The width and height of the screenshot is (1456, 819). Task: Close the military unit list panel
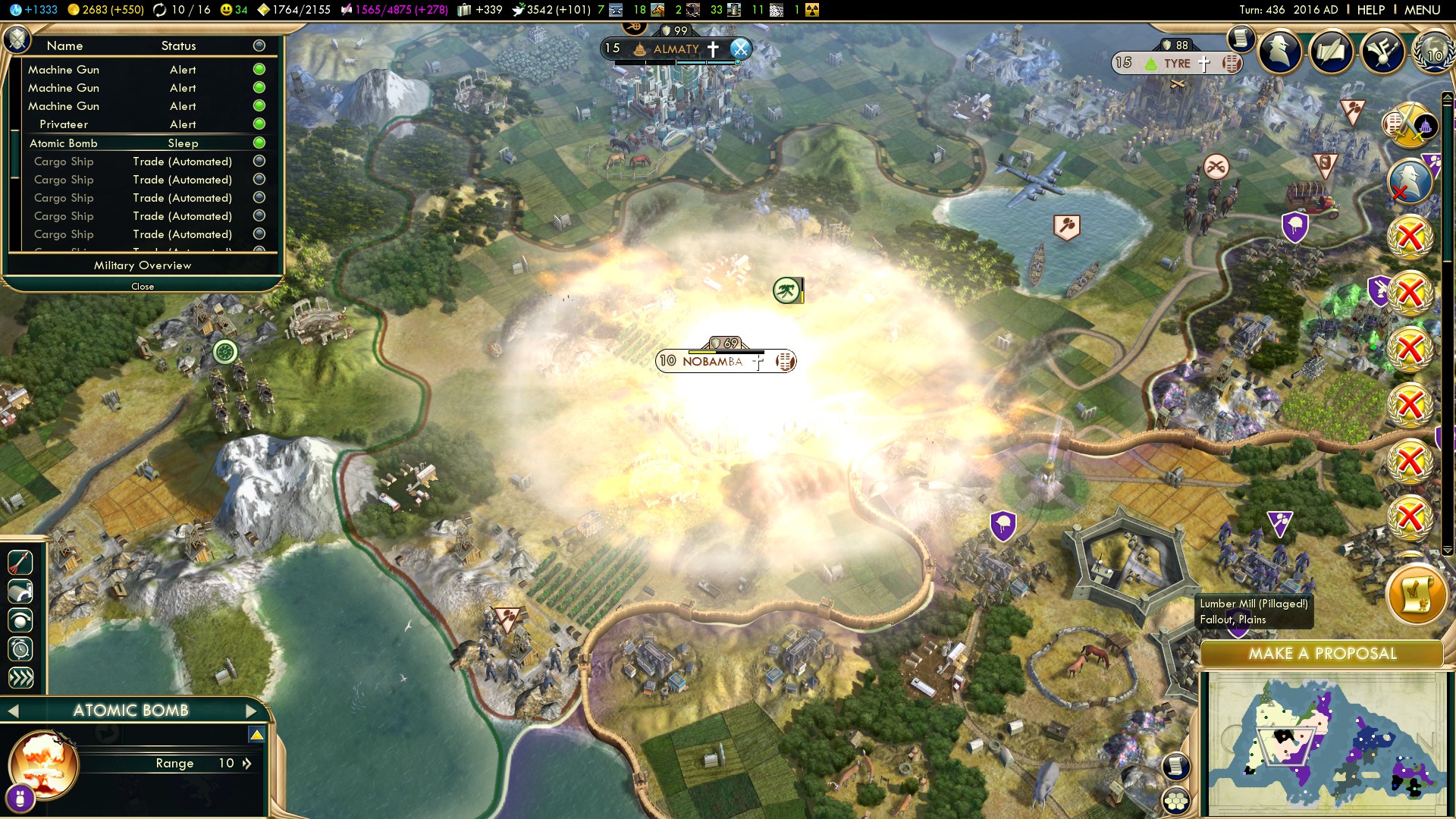(143, 287)
